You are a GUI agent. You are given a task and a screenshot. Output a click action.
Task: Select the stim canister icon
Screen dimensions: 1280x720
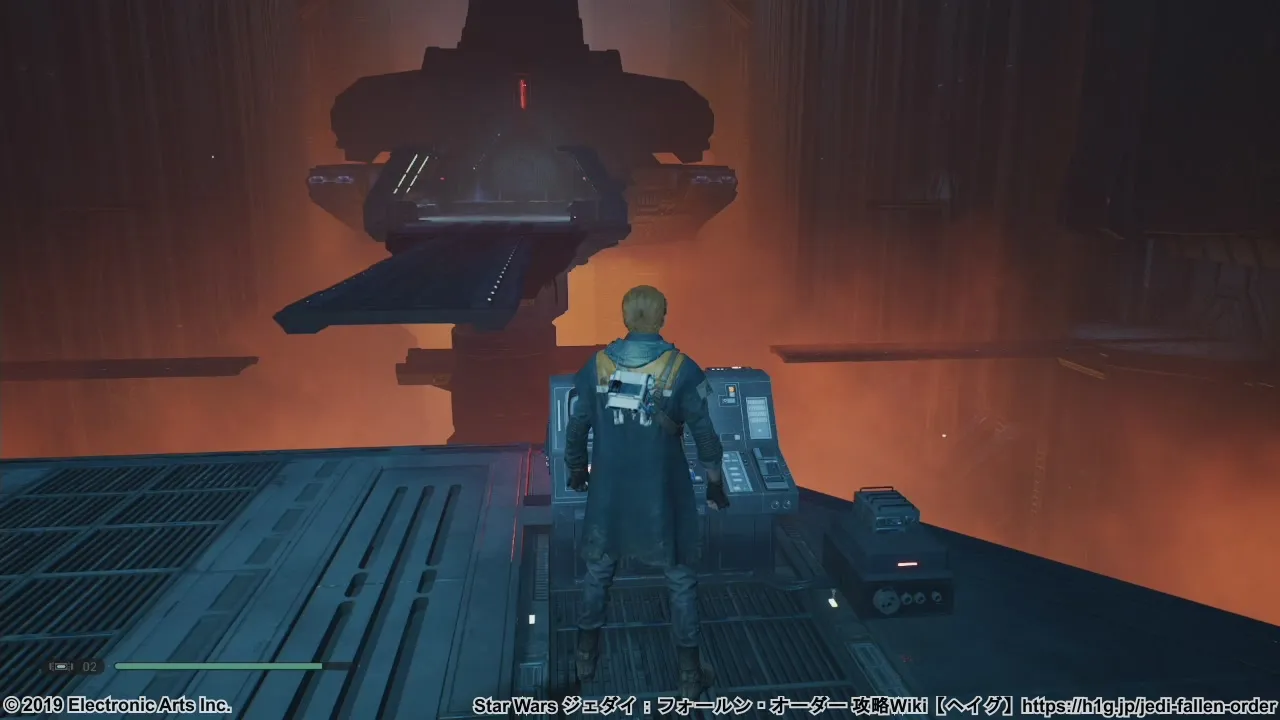pos(62,666)
